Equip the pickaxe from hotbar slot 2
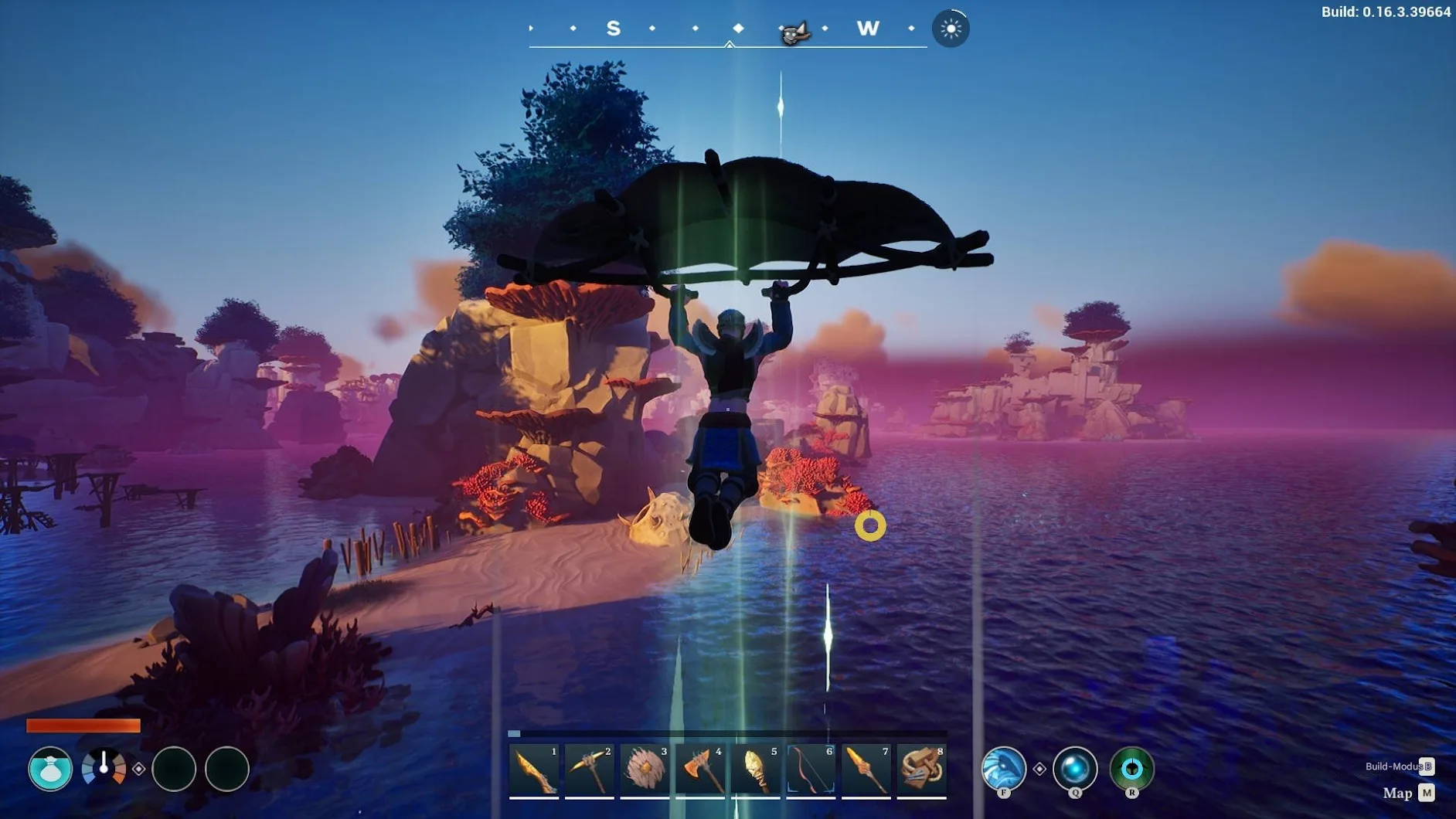 point(589,770)
